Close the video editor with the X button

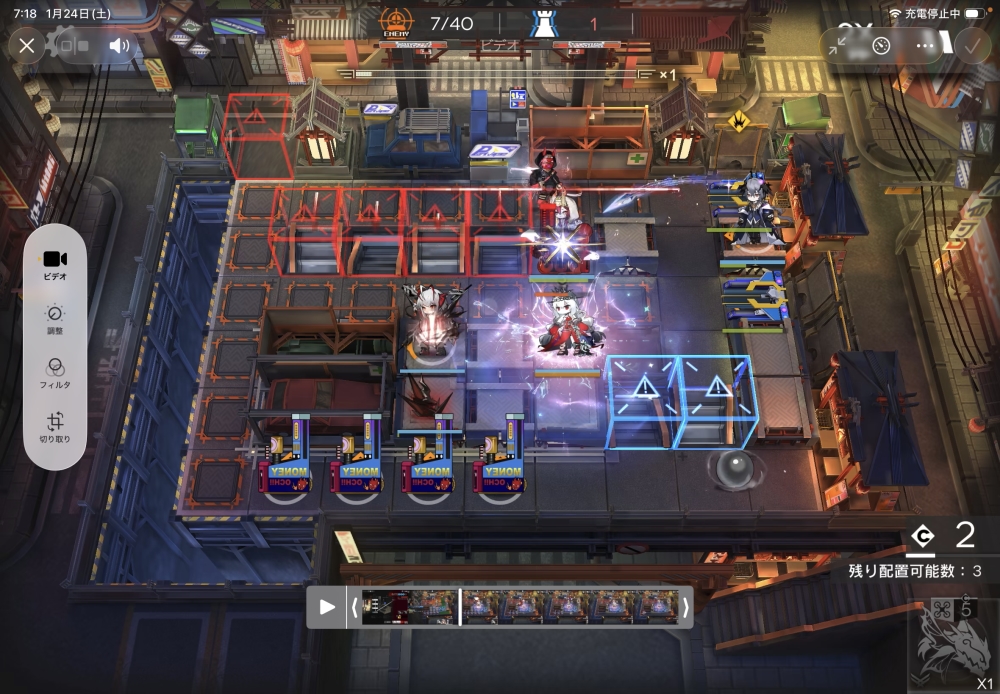27,45
